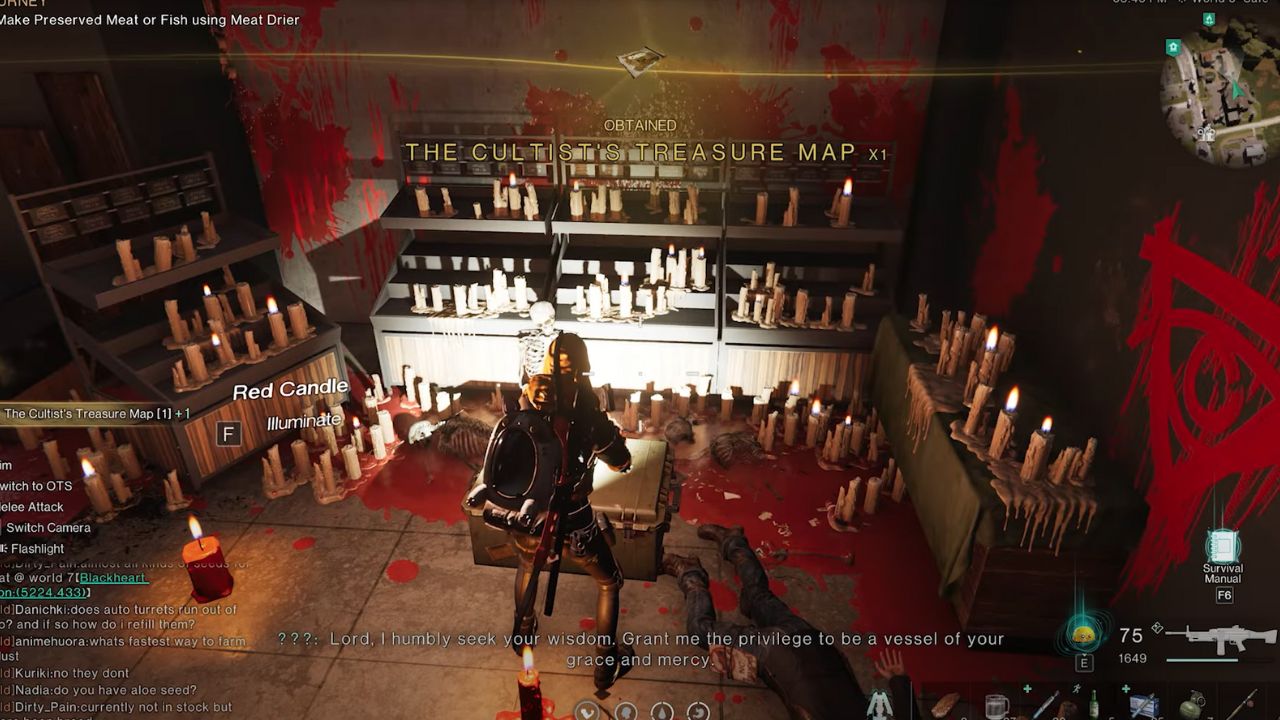Click the home marker on the minimap
Viewport: 1280px width, 720px height.
1173,47
